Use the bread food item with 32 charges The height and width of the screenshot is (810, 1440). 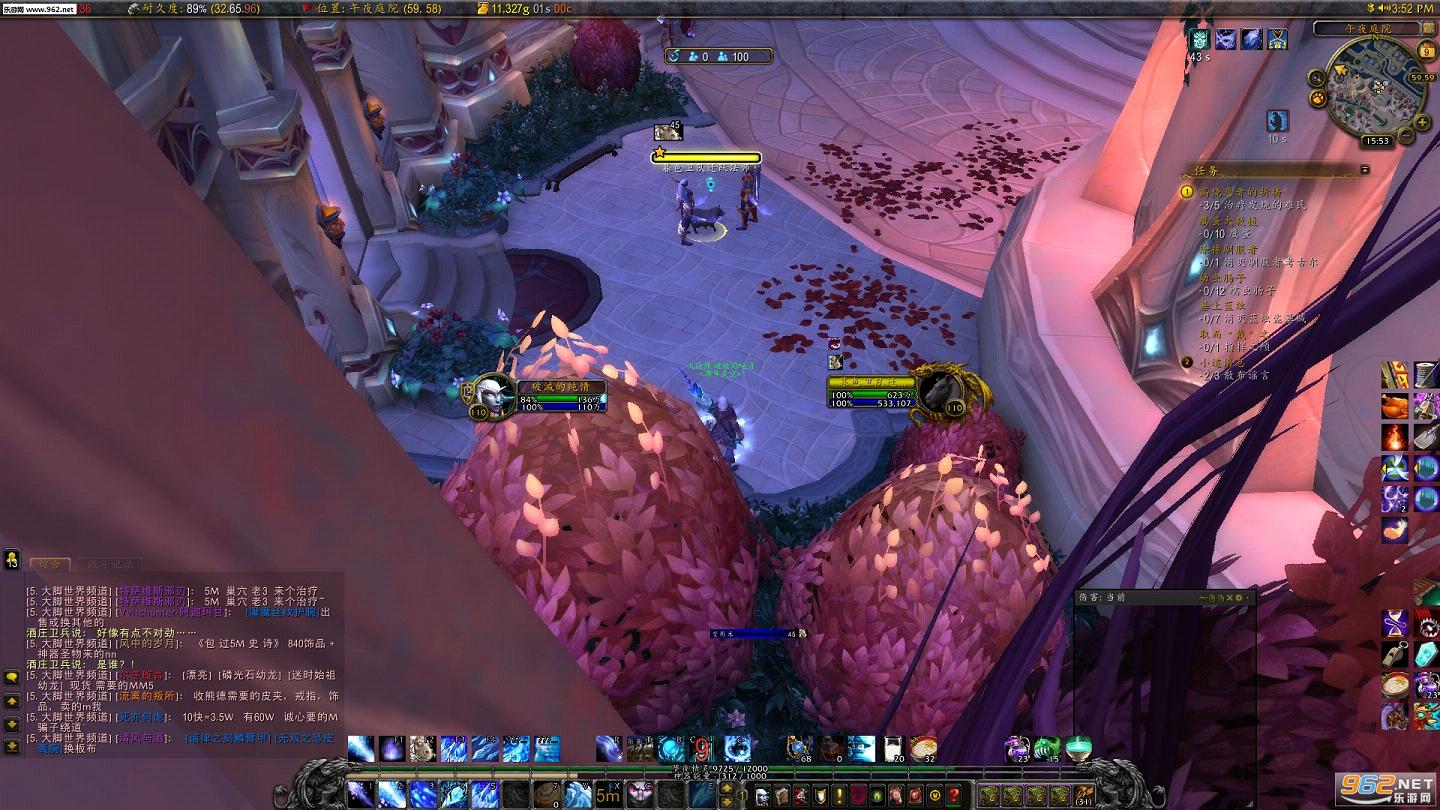pyautogui.click(x=923, y=749)
